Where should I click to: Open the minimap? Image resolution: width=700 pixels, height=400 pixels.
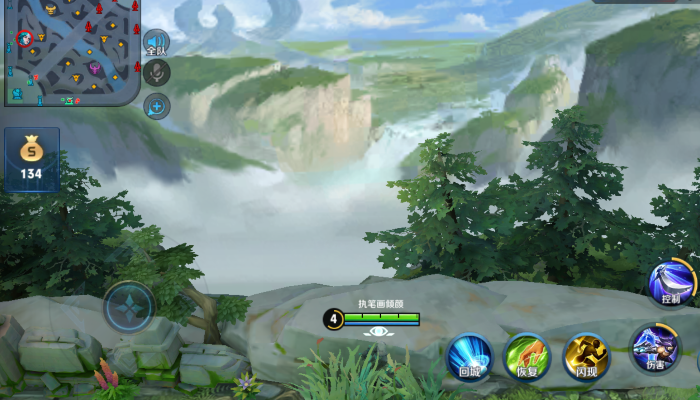coord(69,51)
